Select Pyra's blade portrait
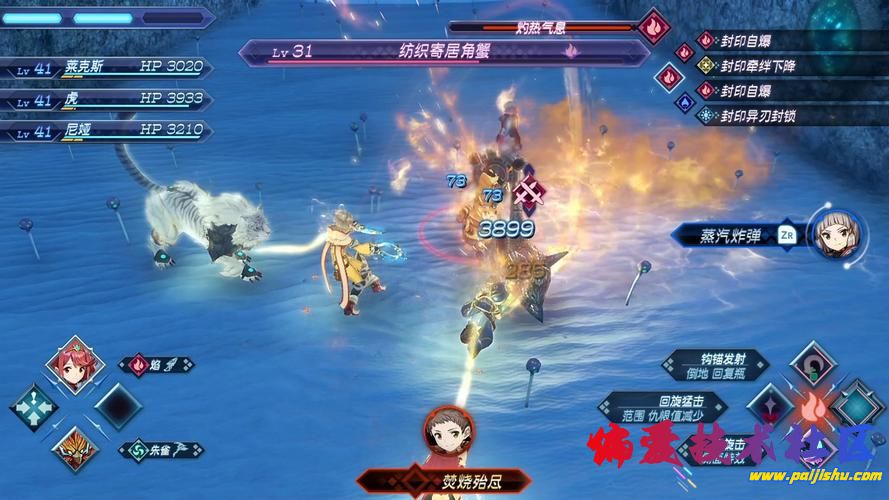 [x=75, y=366]
